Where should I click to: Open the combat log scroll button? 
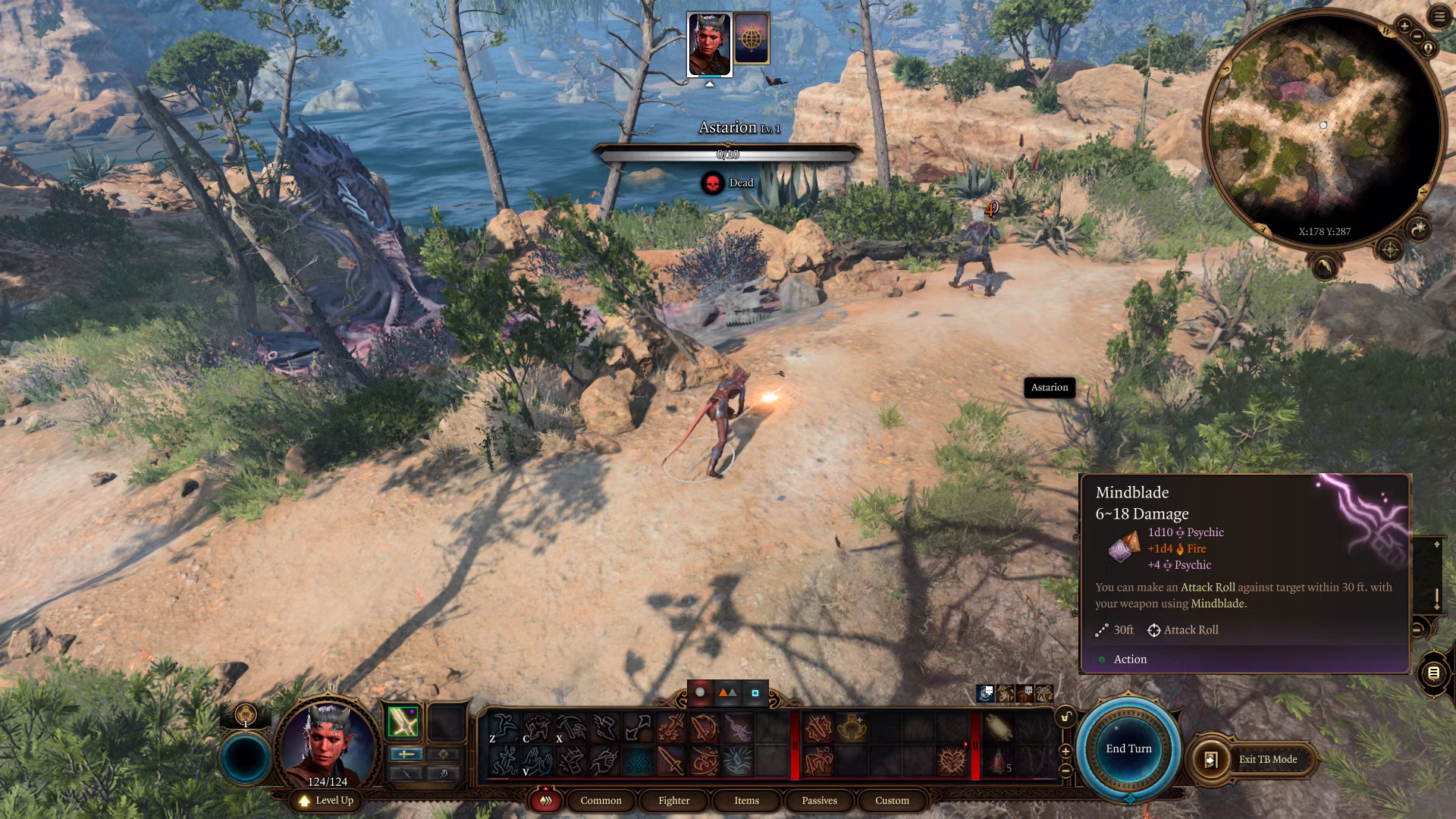[1433, 673]
